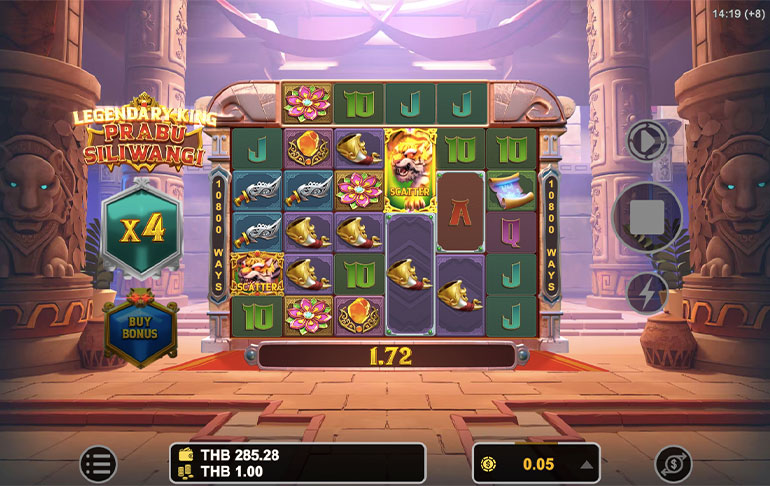The width and height of the screenshot is (770, 486).
Task: Open the hamburger menu
Action: 98,464
